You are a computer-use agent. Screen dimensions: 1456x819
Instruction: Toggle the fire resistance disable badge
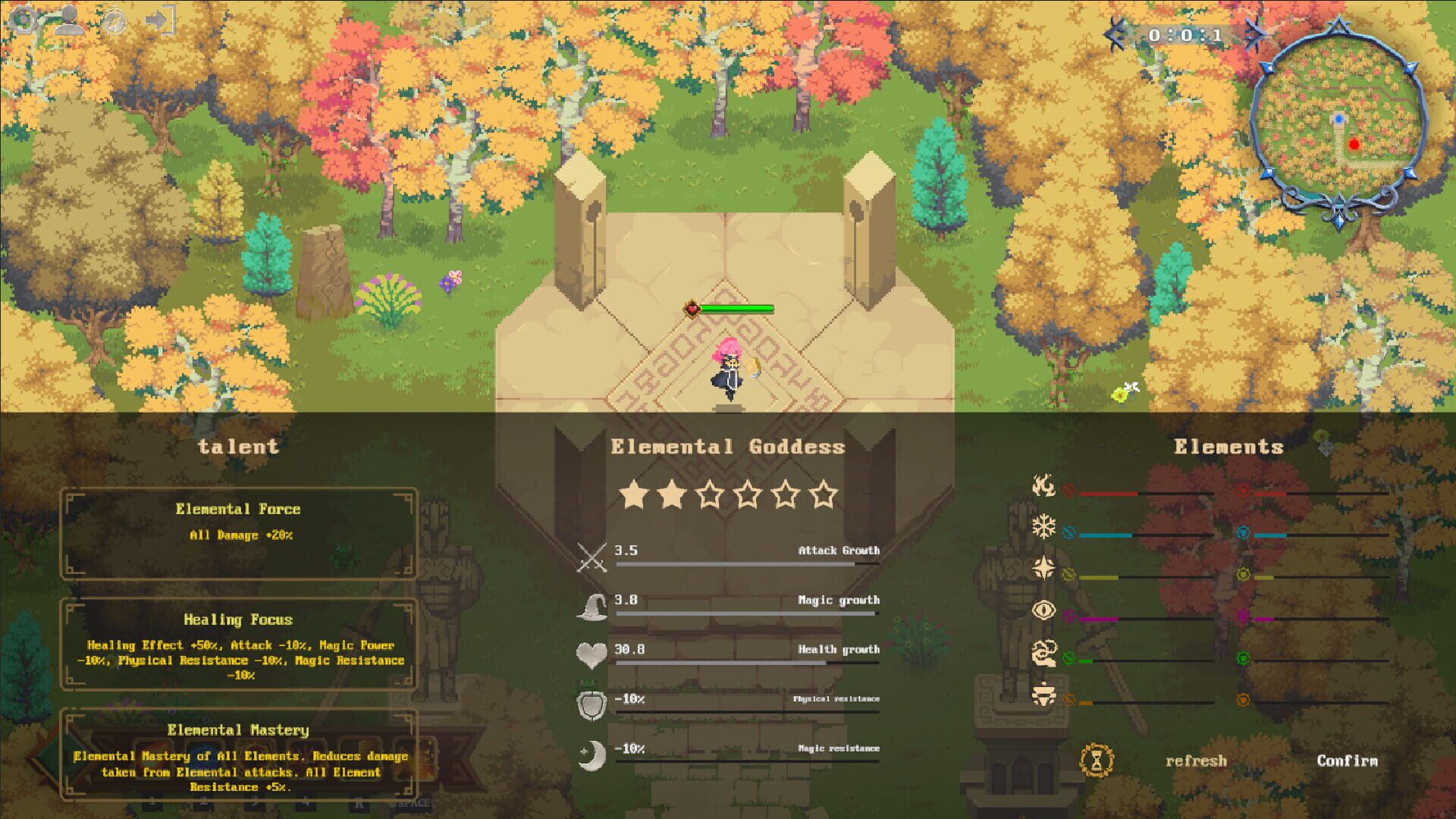(1069, 489)
